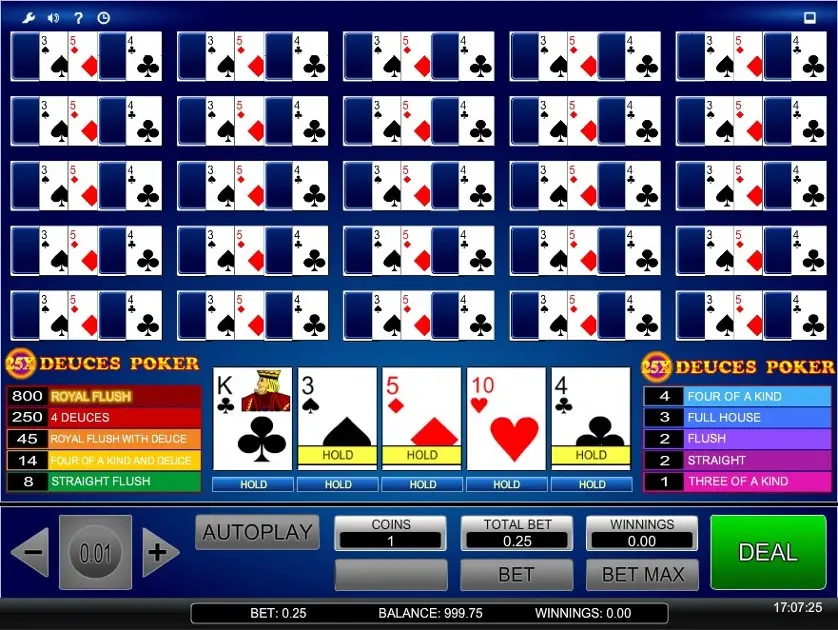The image size is (838, 630).
Task: Toggle Hold button under the King card
Action: coord(253,484)
